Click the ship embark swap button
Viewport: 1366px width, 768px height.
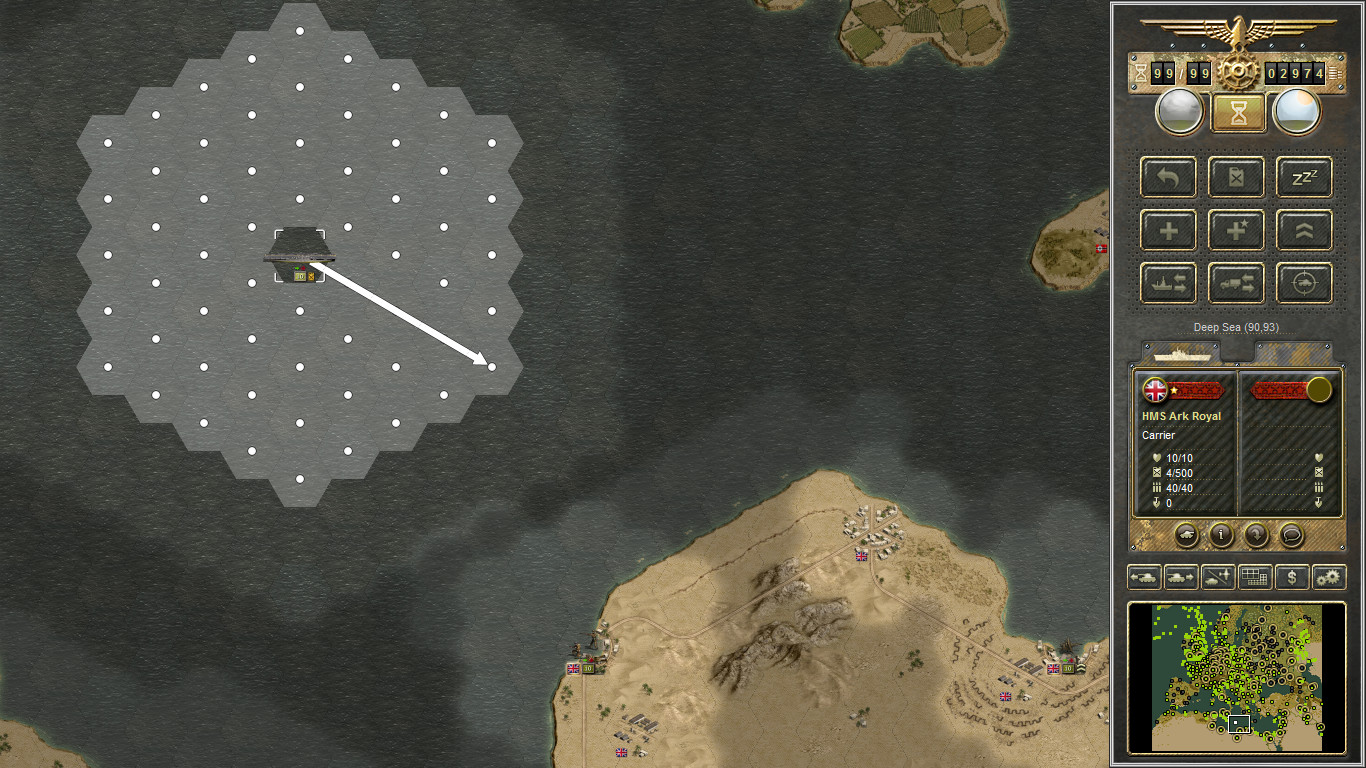click(1168, 284)
